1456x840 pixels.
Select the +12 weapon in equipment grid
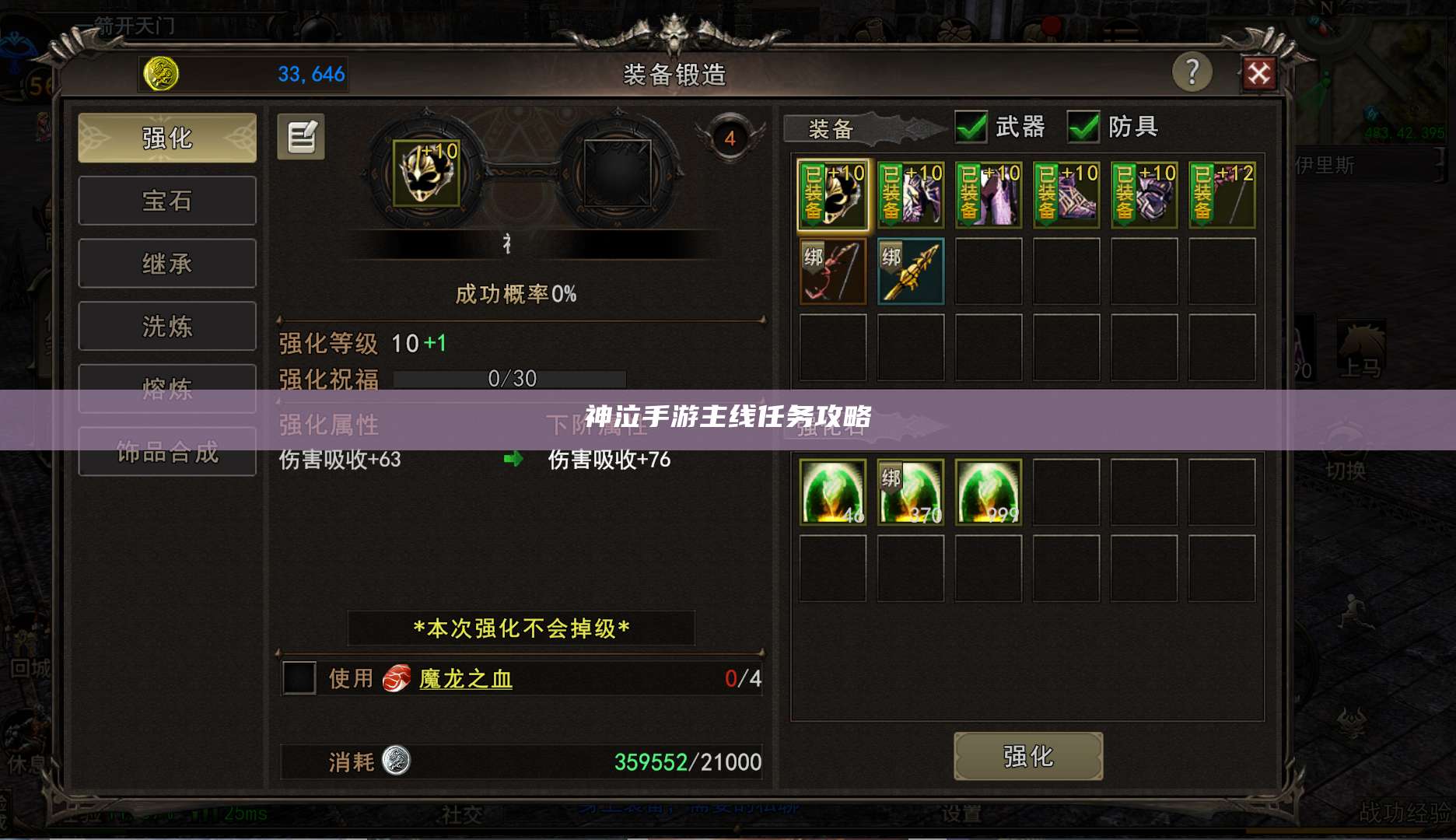point(1222,194)
